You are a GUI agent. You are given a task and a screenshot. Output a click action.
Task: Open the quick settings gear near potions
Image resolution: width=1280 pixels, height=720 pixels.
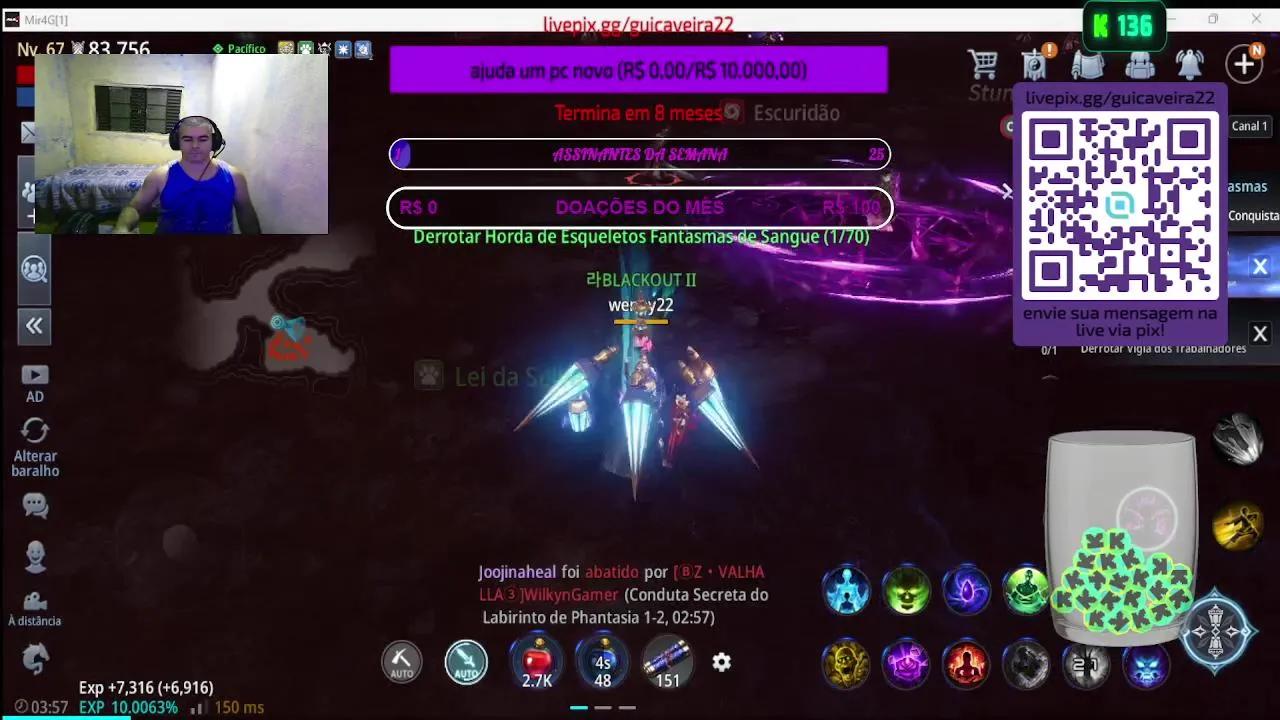point(721,662)
